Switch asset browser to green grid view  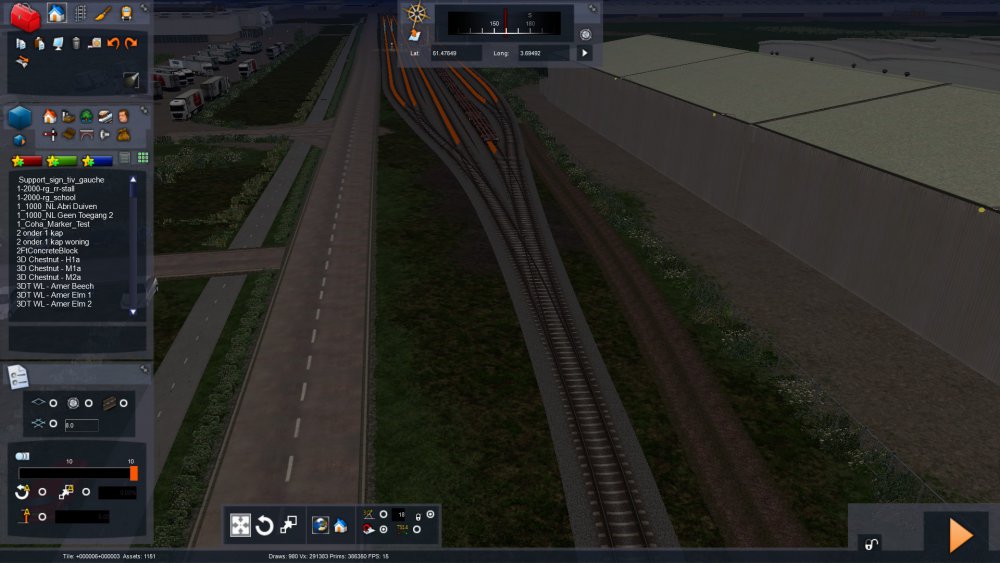coord(142,158)
